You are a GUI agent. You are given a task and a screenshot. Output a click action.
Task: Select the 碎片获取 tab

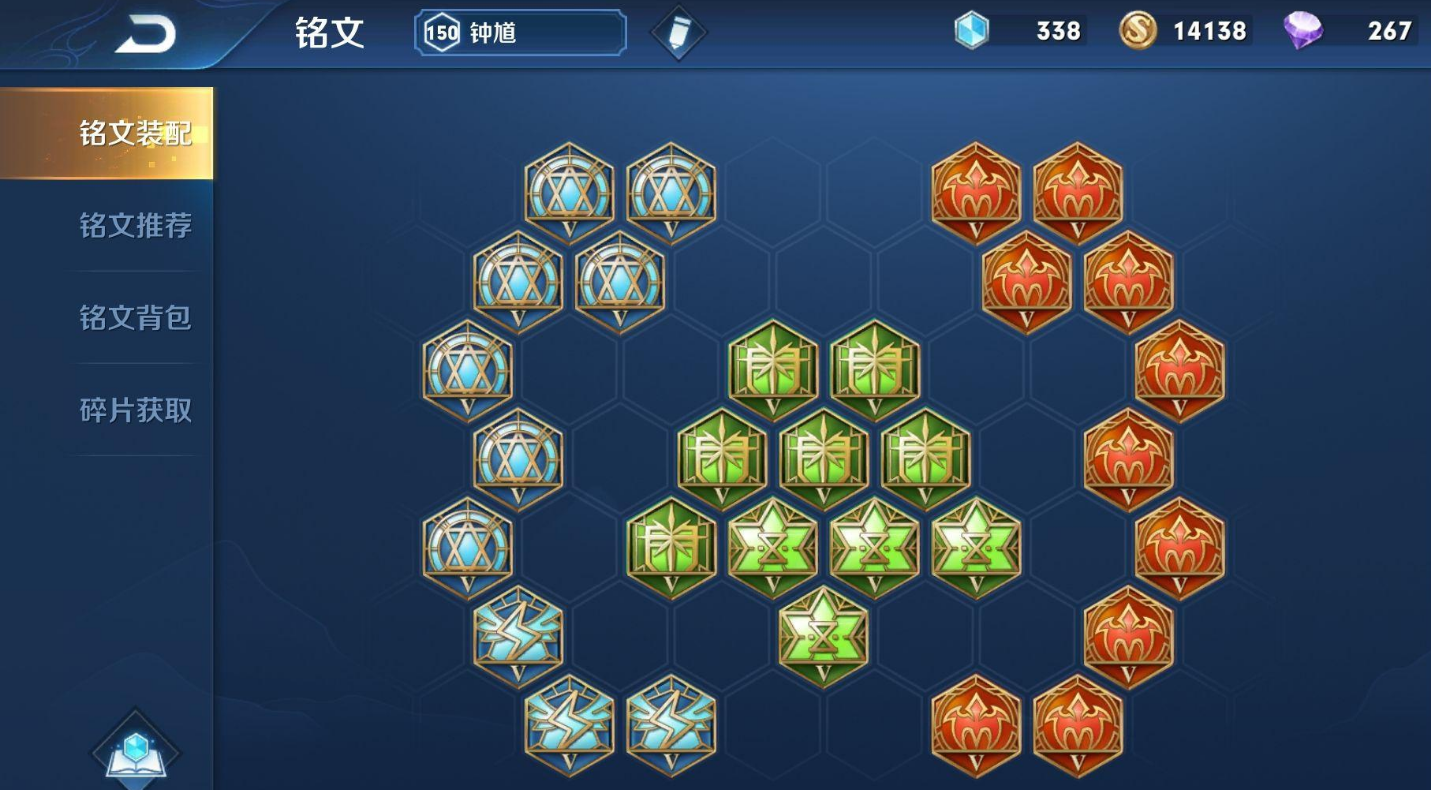[x=135, y=410]
